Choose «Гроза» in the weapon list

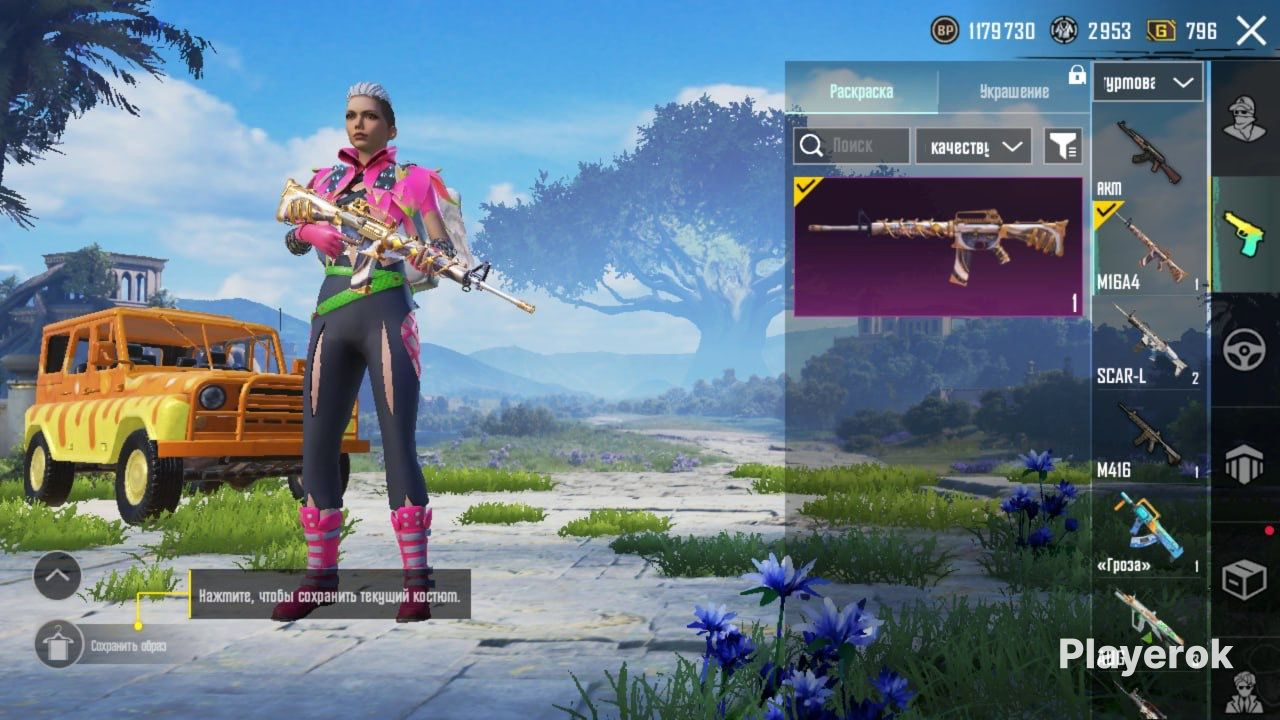point(1148,530)
